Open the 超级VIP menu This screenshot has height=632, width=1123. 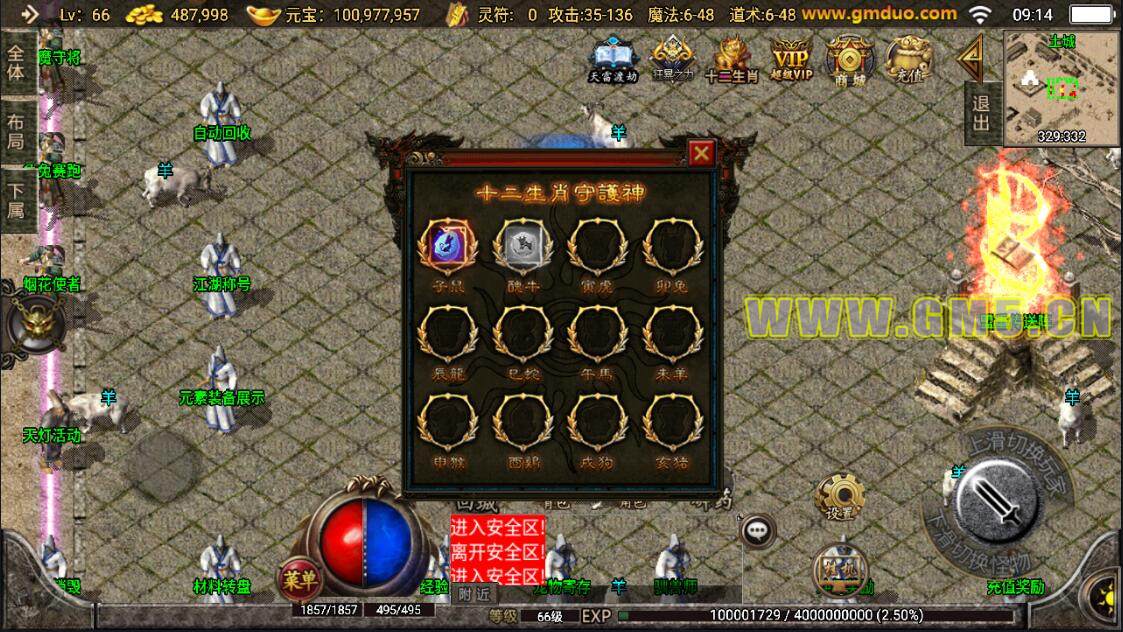(x=789, y=60)
